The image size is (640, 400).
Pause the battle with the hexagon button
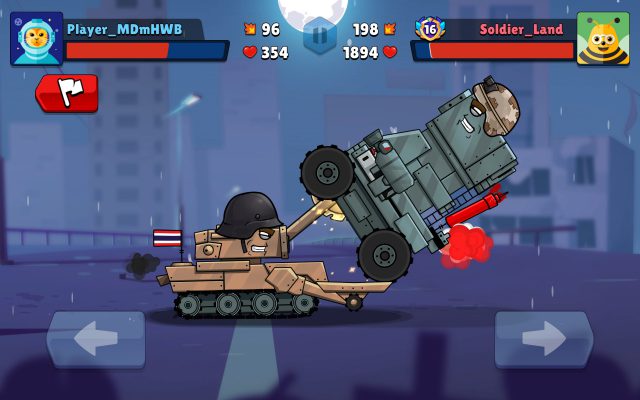tap(319, 36)
